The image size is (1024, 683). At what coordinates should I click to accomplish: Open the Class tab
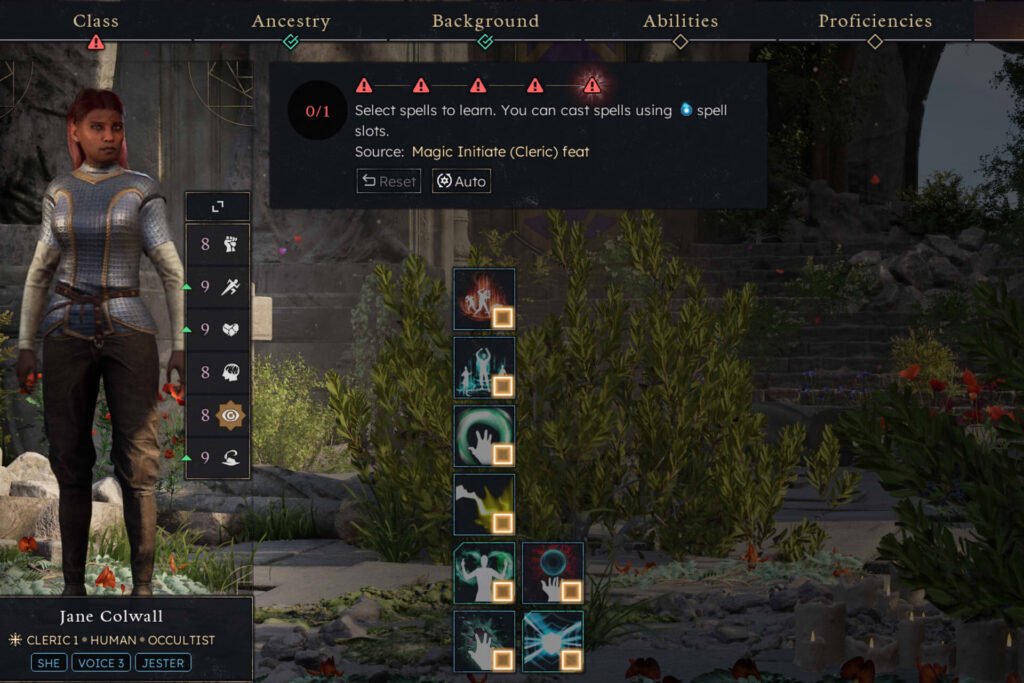click(x=95, y=21)
